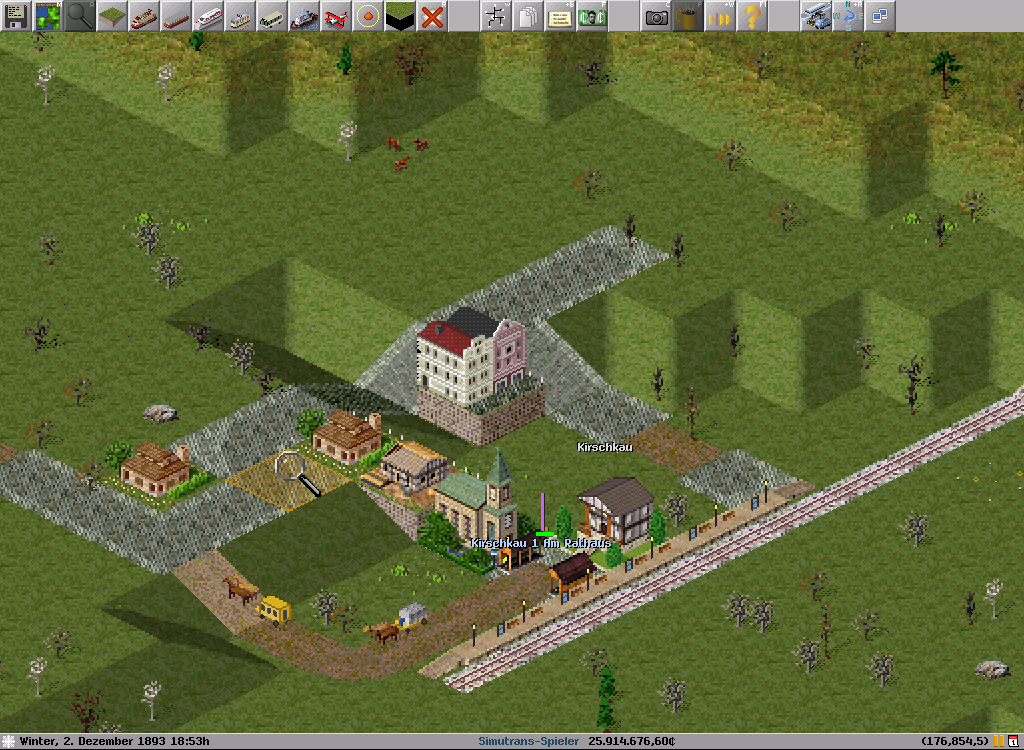This screenshot has height=750, width=1024.
Task: Select the red X removal tool
Action: click(432, 16)
